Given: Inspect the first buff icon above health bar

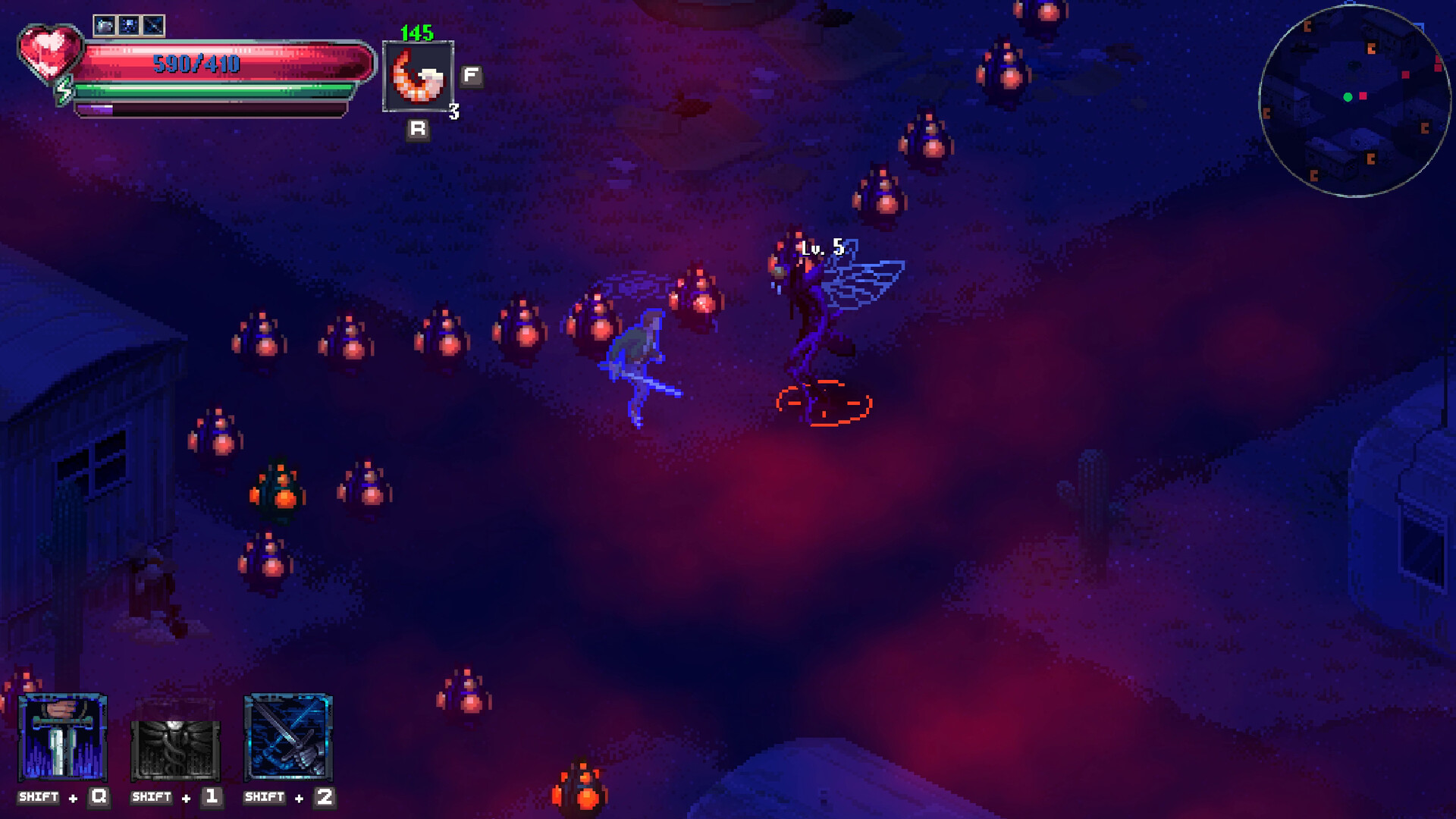Looking at the screenshot, I should tap(105, 26).
